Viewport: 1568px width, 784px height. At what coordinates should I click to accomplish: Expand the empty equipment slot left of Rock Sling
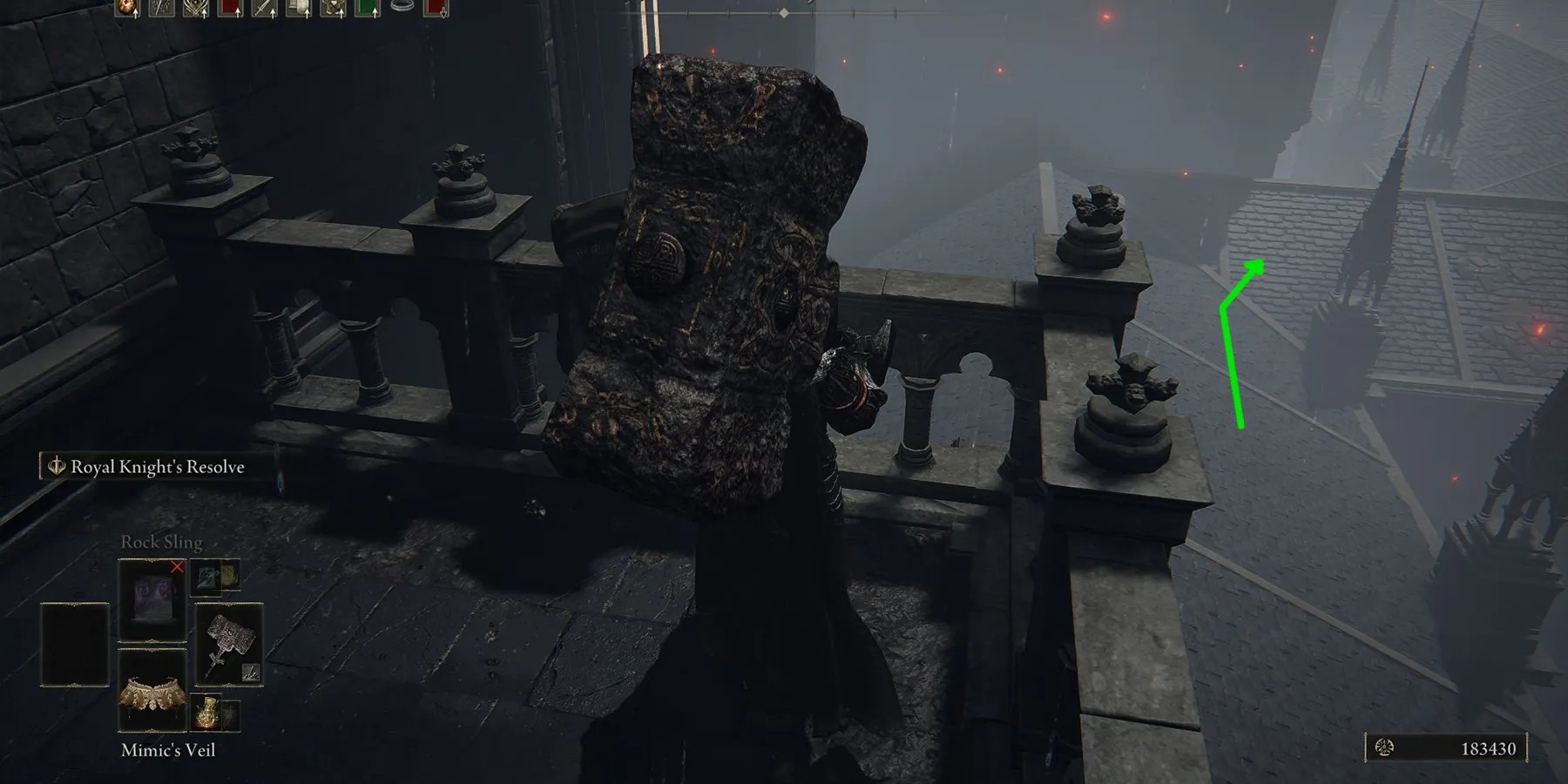(75, 645)
